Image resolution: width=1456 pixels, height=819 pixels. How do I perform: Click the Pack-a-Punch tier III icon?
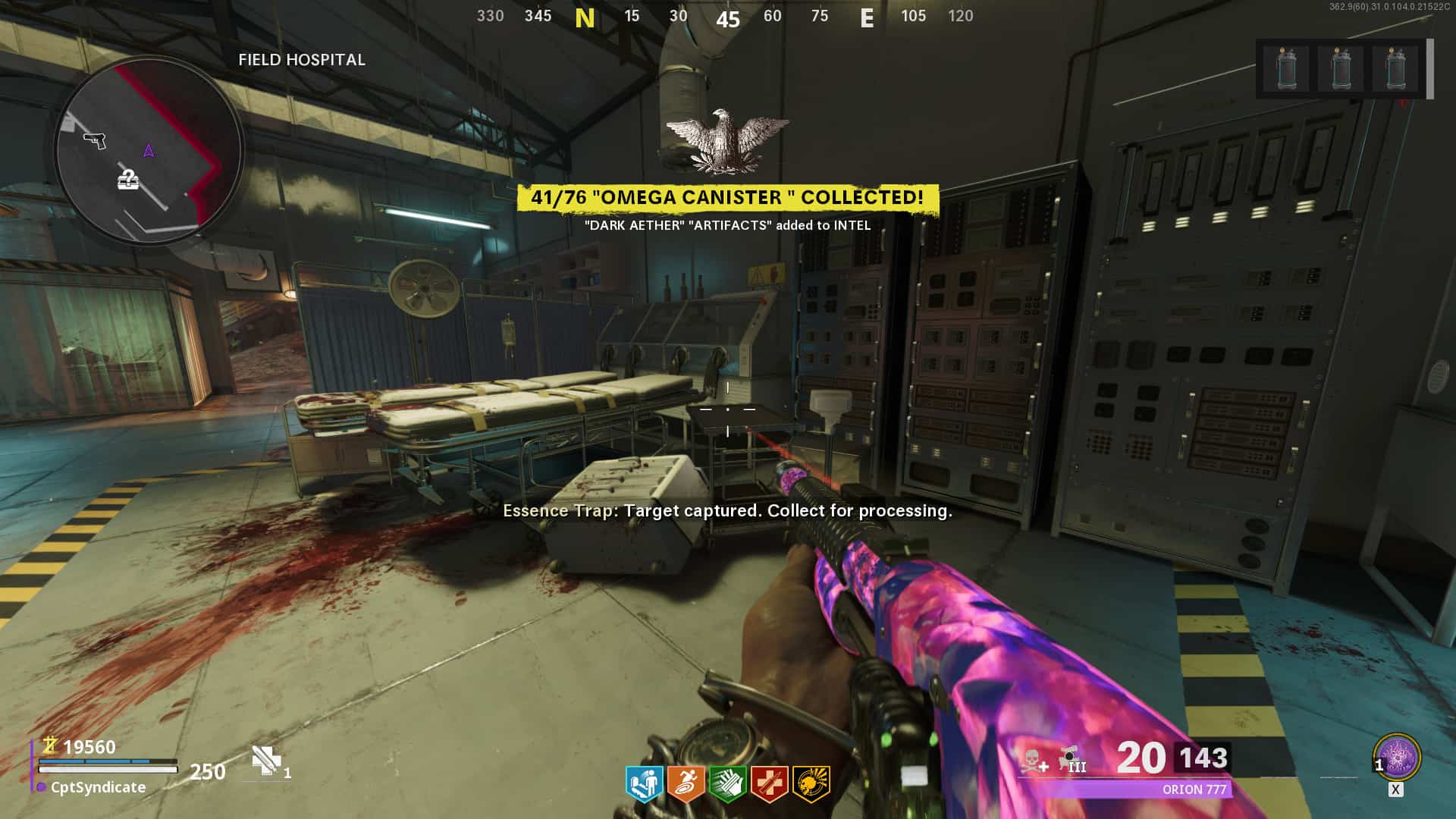tap(1072, 759)
